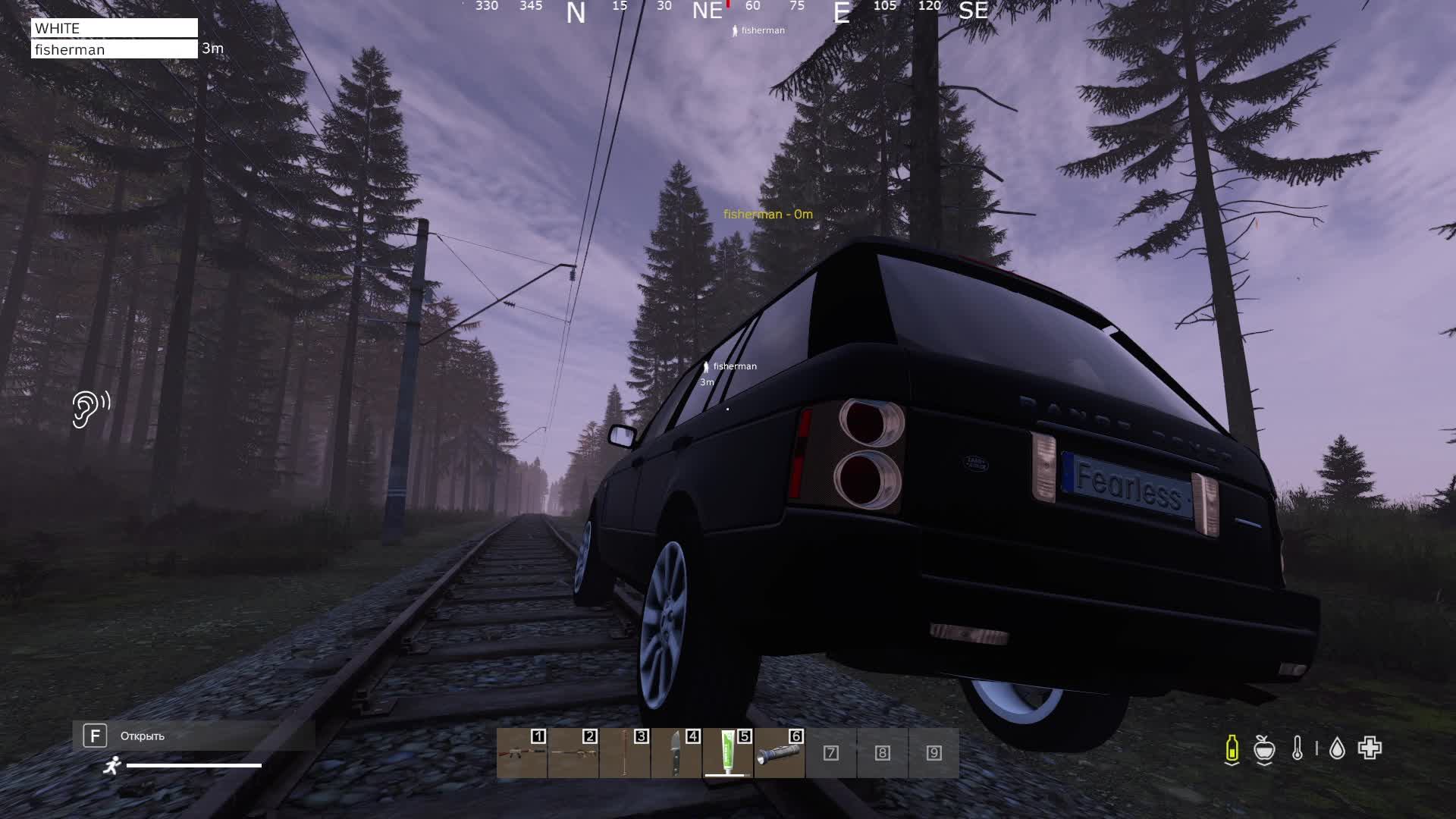The width and height of the screenshot is (1456, 819).
Task: Select the green tube in slot 5
Action: point(728,753)
